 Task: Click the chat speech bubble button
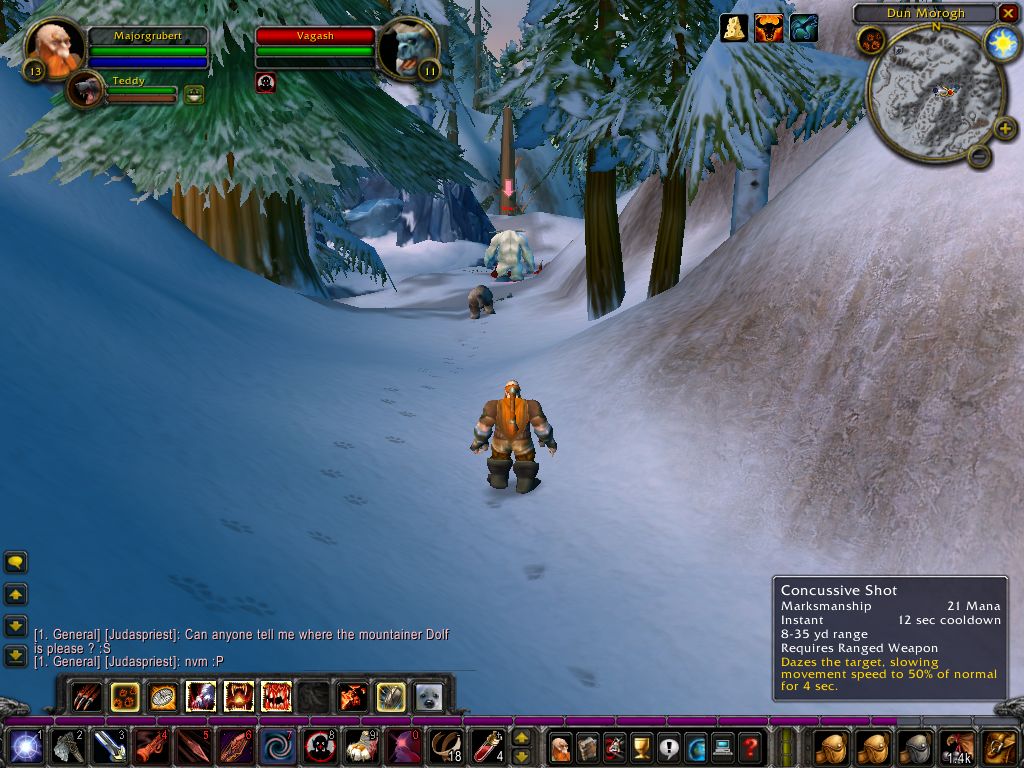(16, 563)
